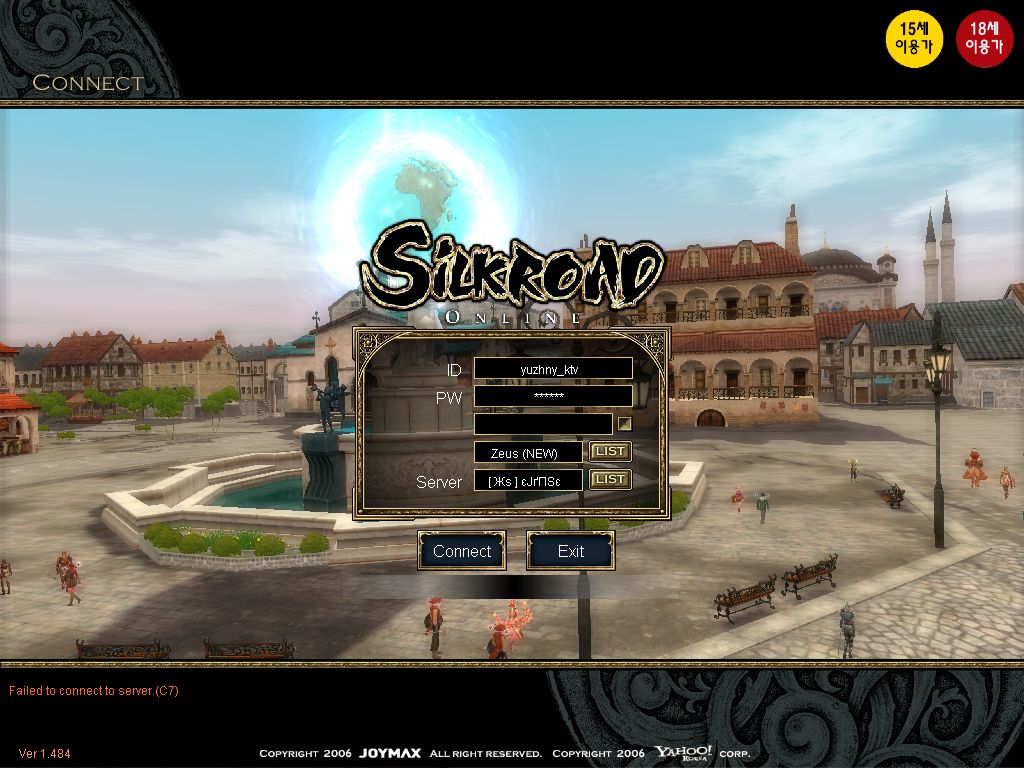Select the ID field containing yuzhny_ktv
This screenshot has height=768, width=1024.
[552, 369]
